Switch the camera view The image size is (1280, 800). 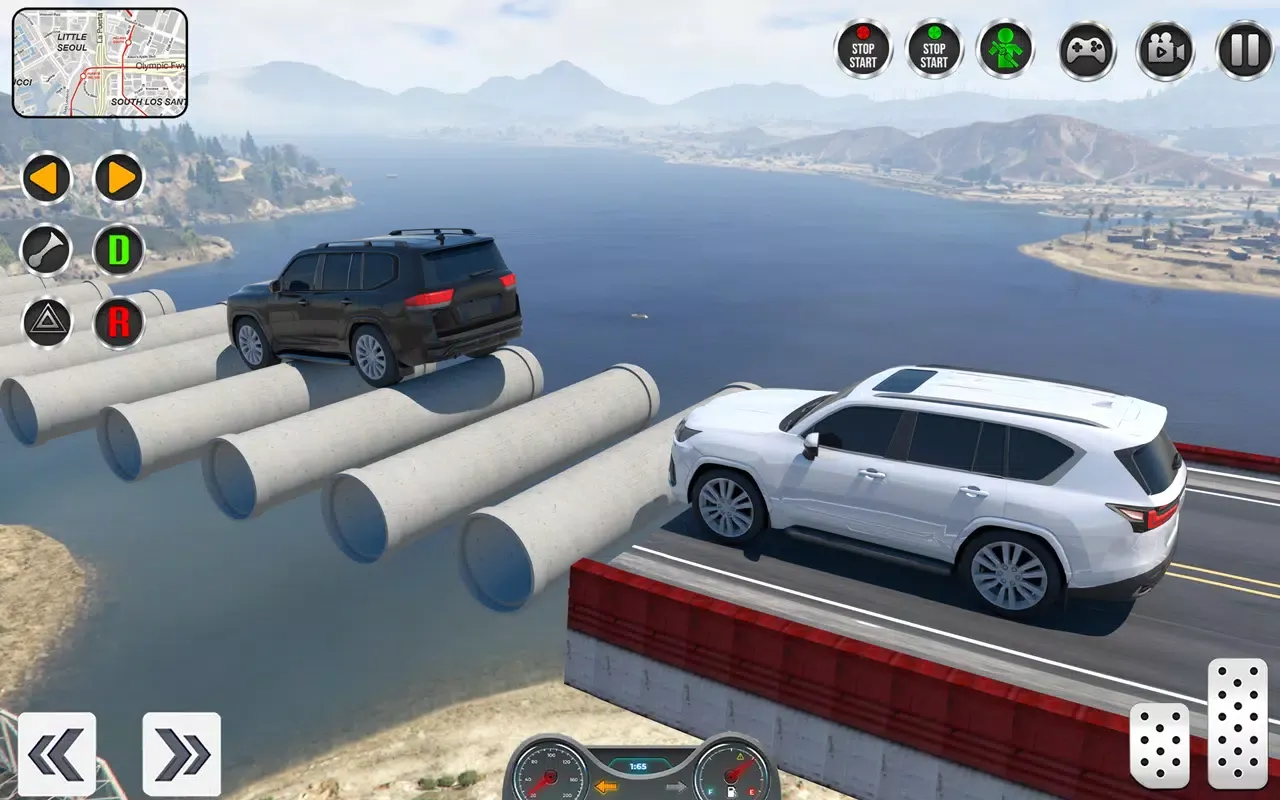1165,48
